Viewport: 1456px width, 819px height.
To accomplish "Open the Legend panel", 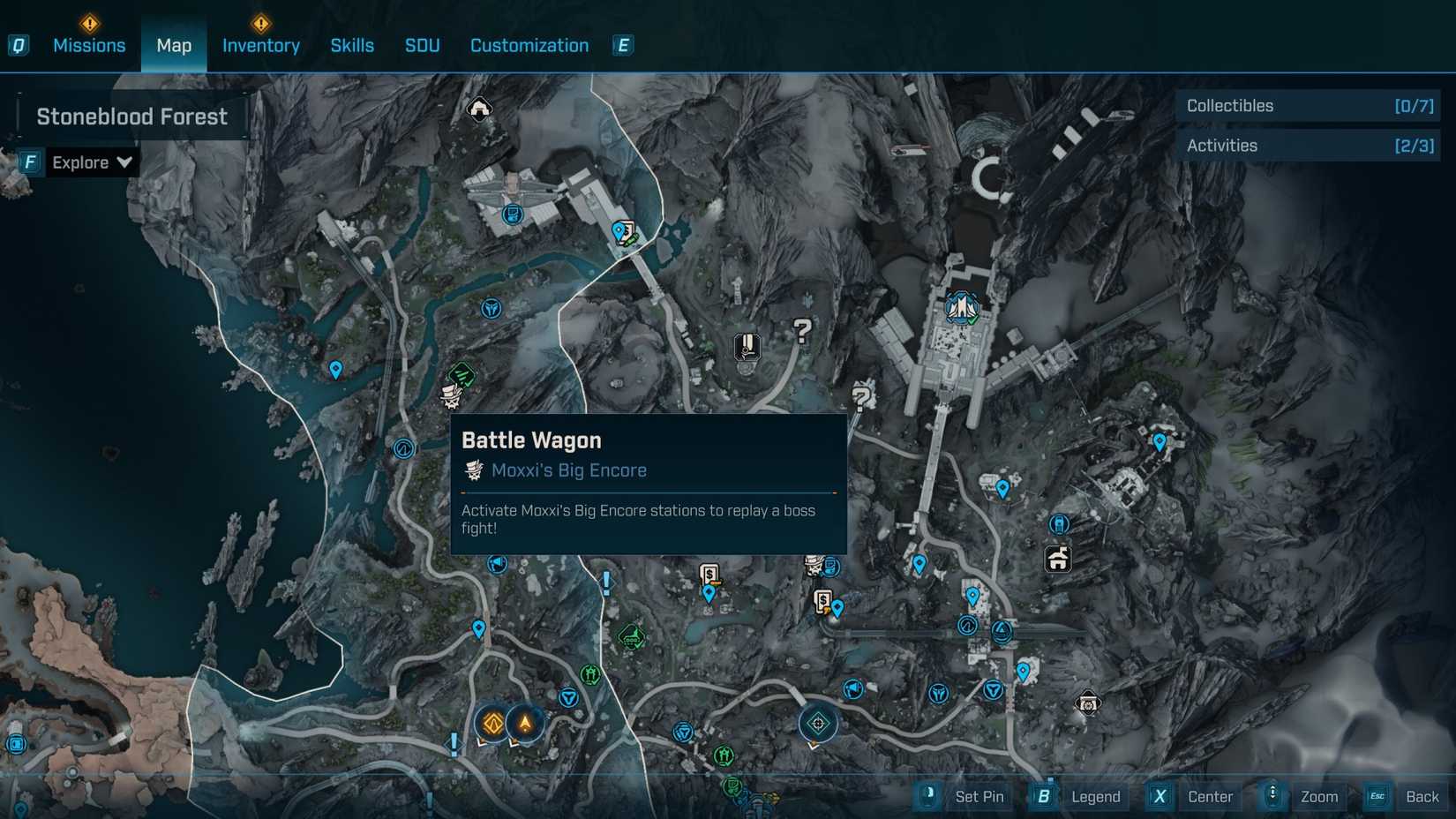I will 1094,796.
